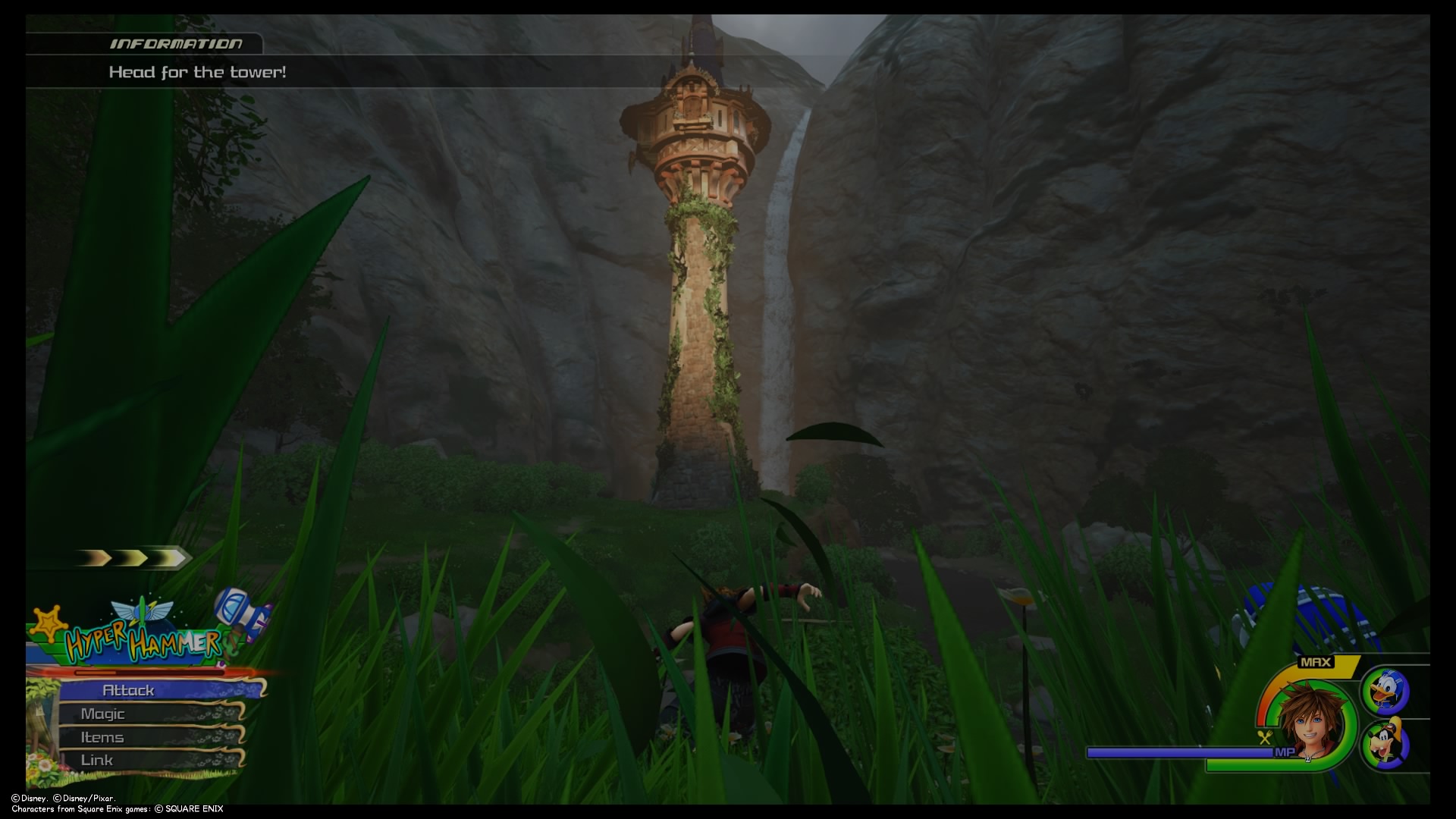Screen dimensions: 1456x819
Task: Select Attack from the command menu
Action: [x=129, y=690]
